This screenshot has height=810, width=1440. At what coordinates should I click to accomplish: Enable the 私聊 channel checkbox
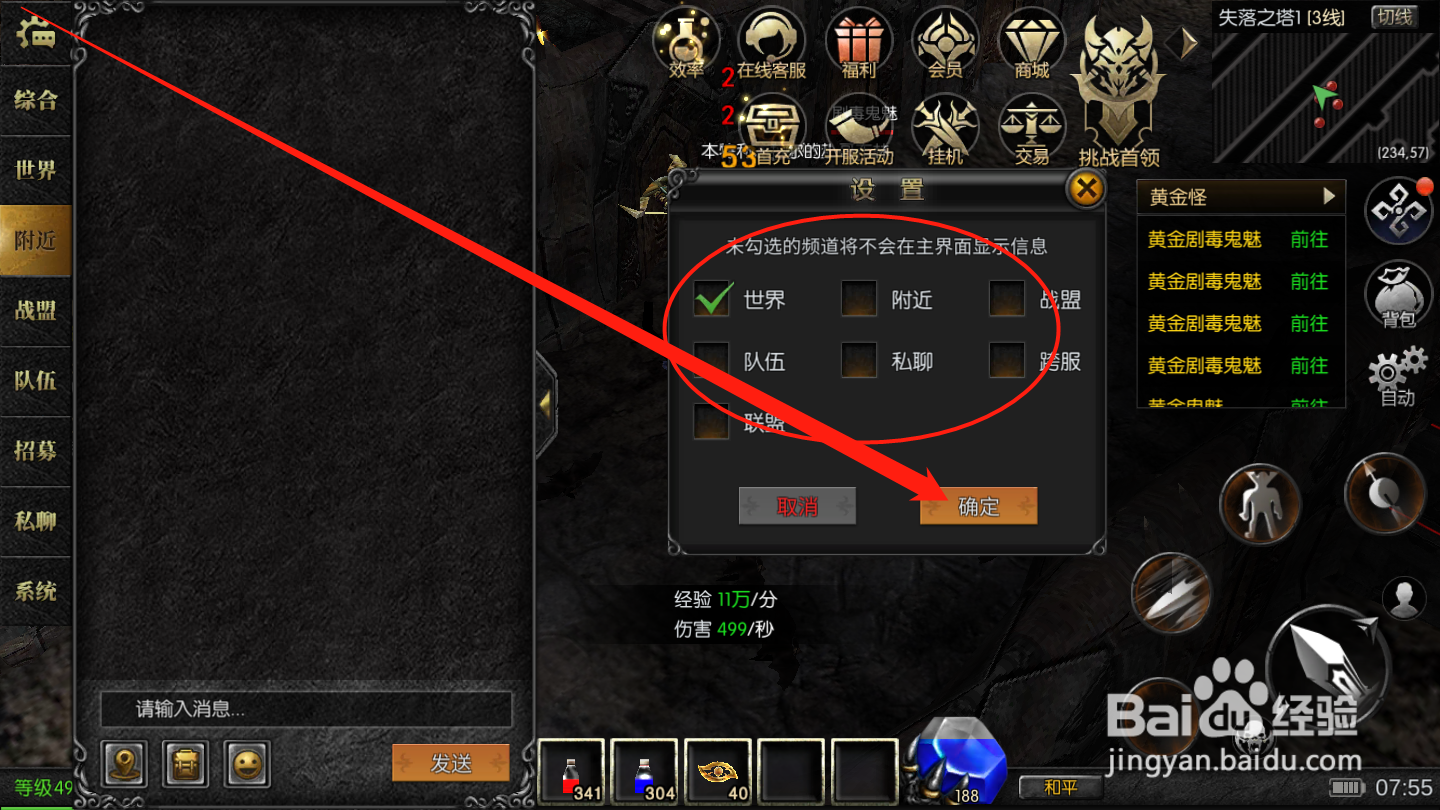(x=858, y=360)
